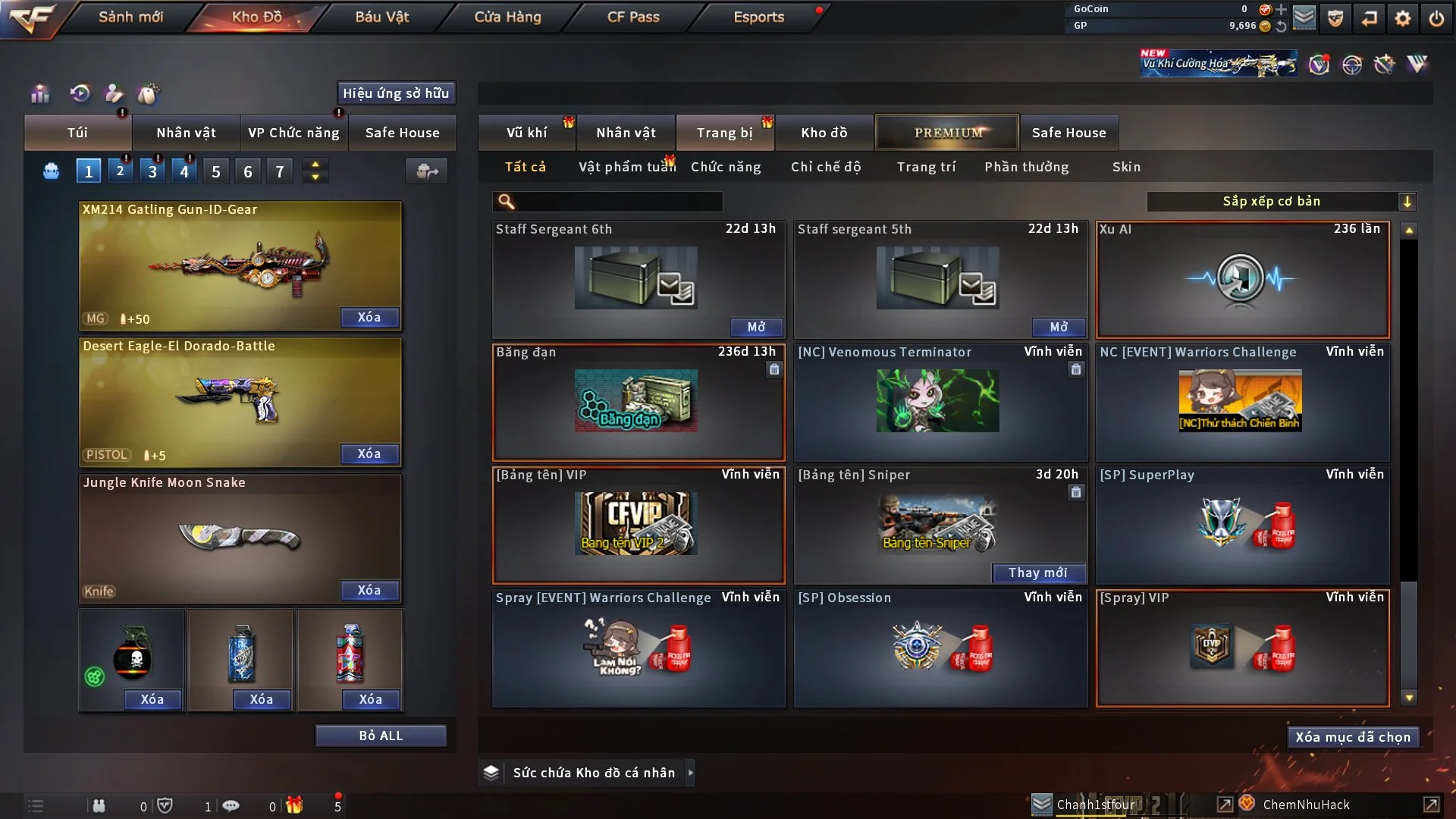The width and height of the screenshot is (1456, 819).
Task: Show the Skin subcategory
Action: (1126, 167)
